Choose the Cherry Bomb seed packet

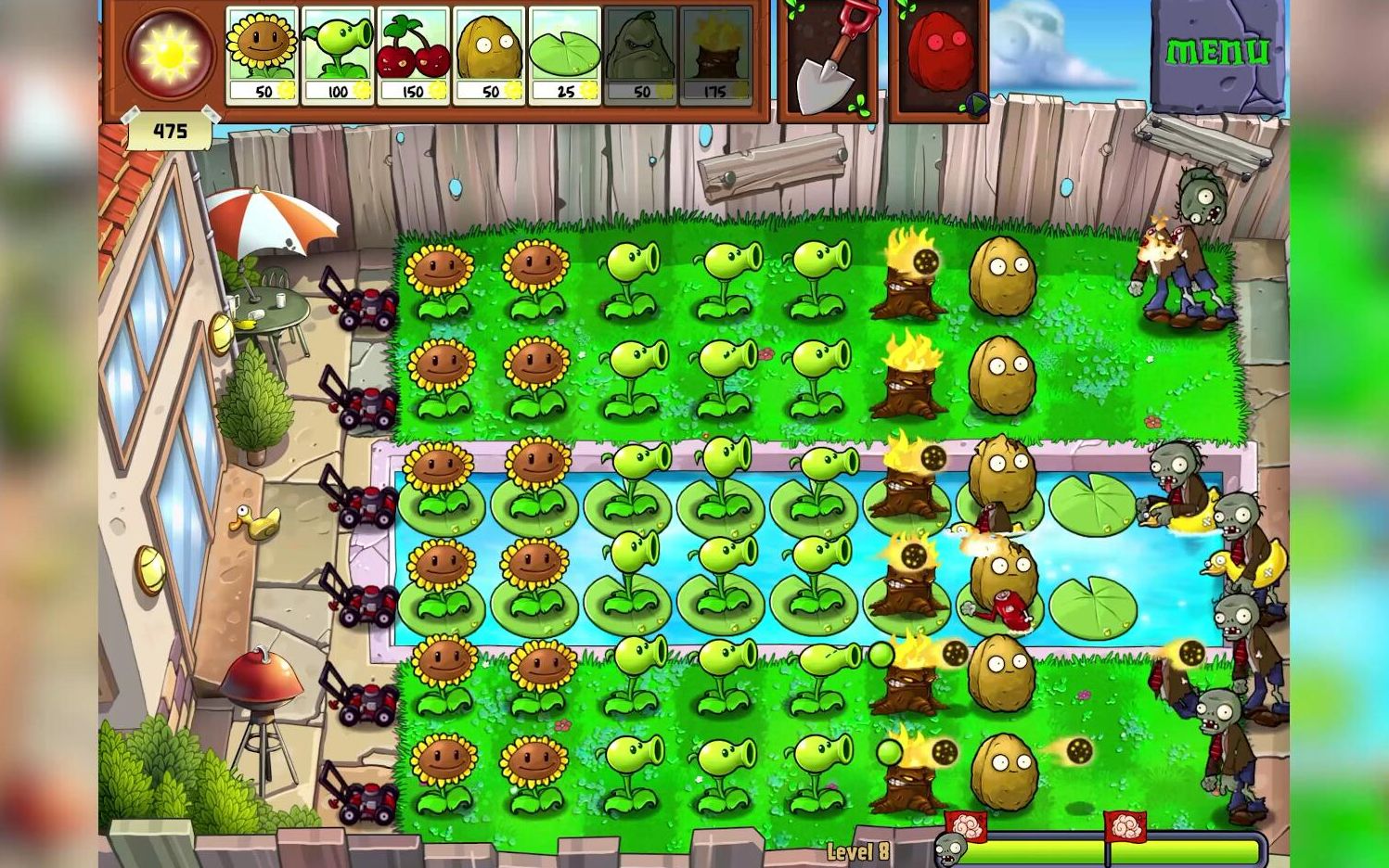click(413, 55)
